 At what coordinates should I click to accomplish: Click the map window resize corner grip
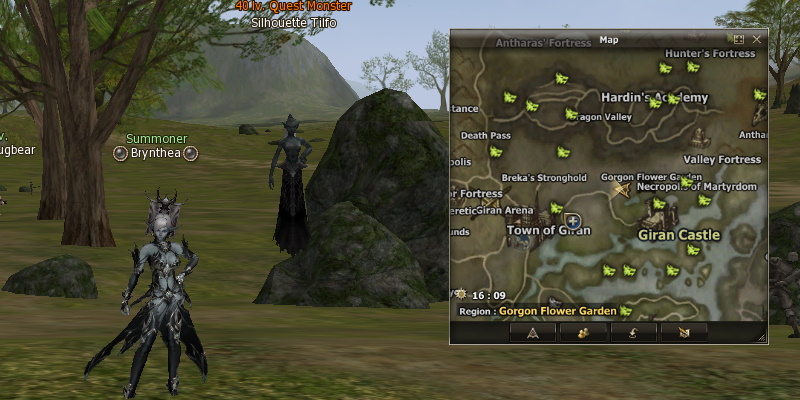pyautogui.click(x=762, y=339)
